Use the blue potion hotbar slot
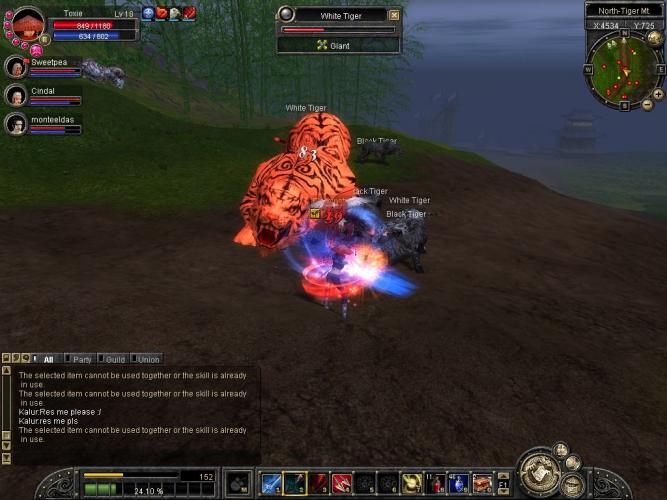This screenshot has height=500, width=667. tap(459, 484)
